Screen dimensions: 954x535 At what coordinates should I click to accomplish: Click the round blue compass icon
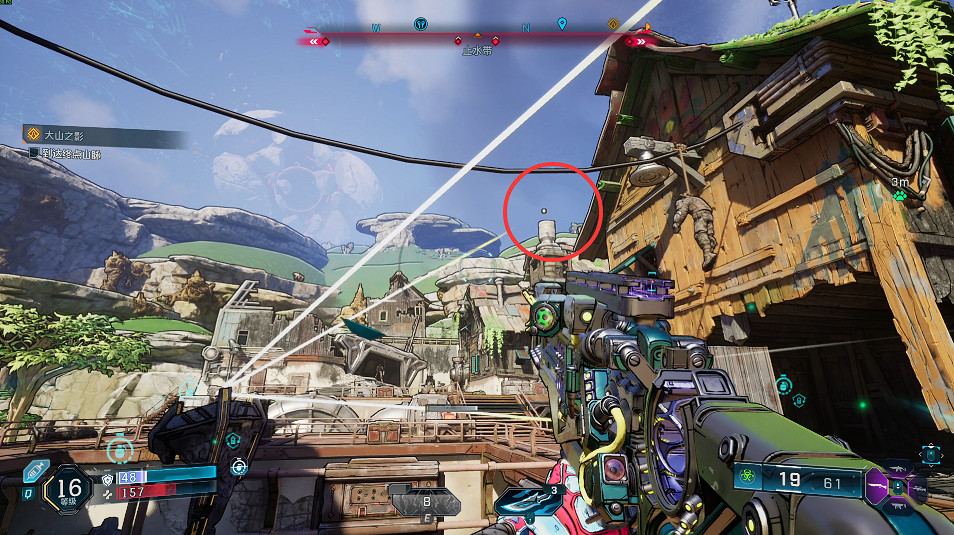pos(421,23)
